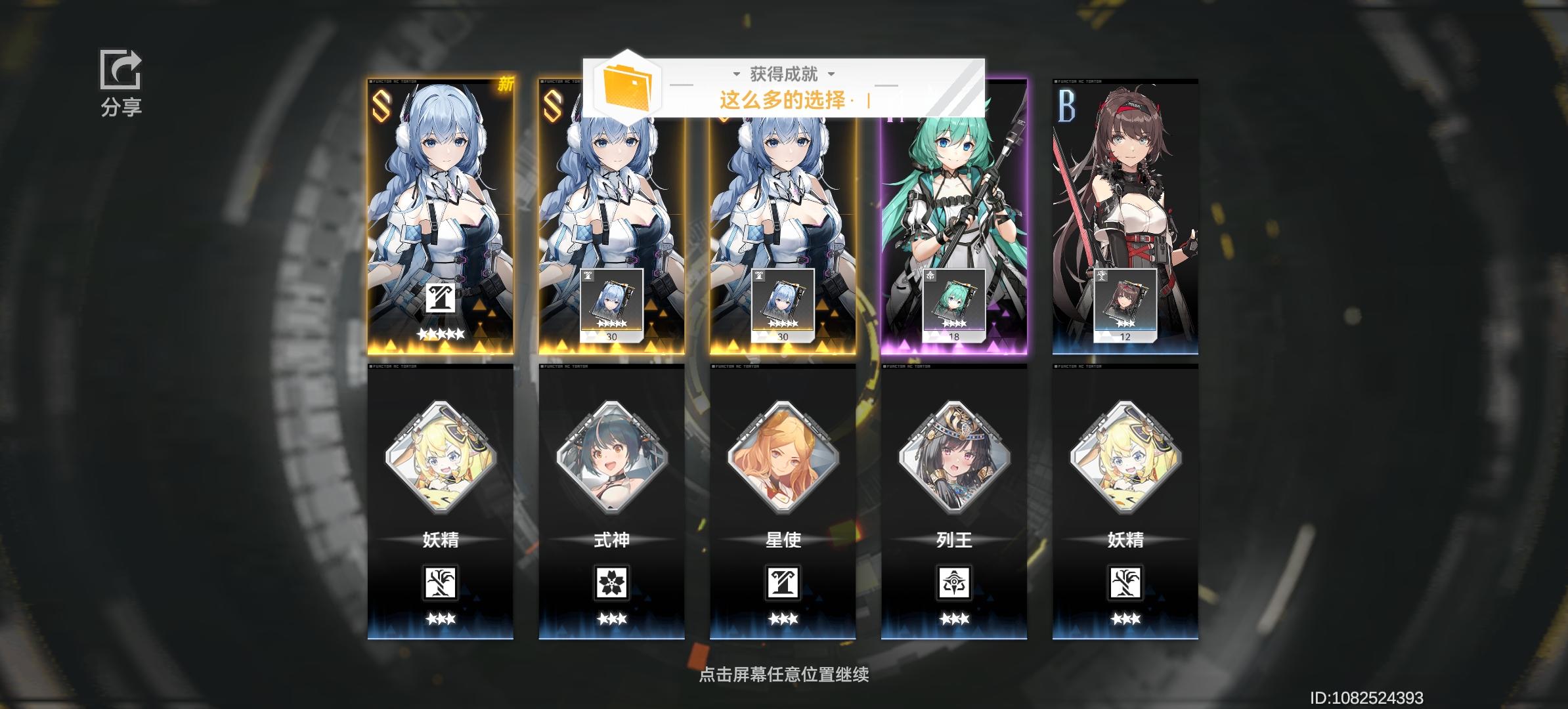Tap 点击屏幕任意位置继续 to continue

784,676
